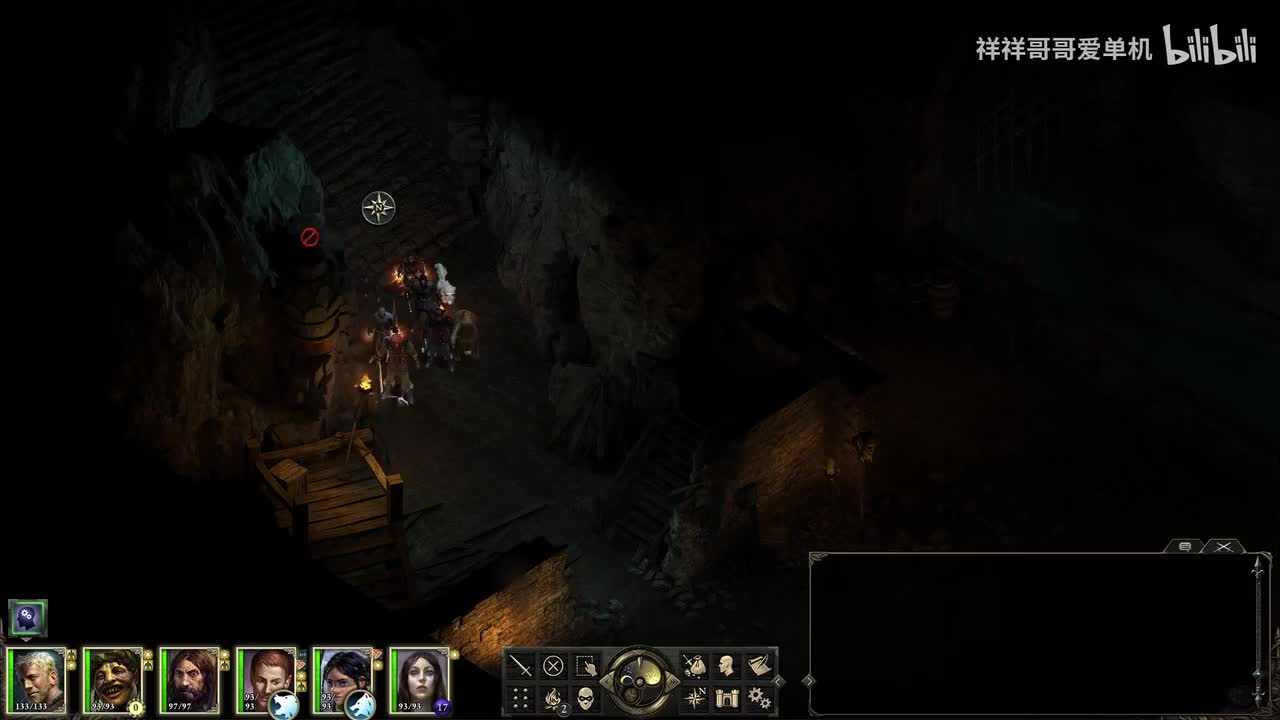Image resolution: width=1280 pixels, height=720 pixels.
Task: Click the round day-night clock dial
Action: pos(640,681)
